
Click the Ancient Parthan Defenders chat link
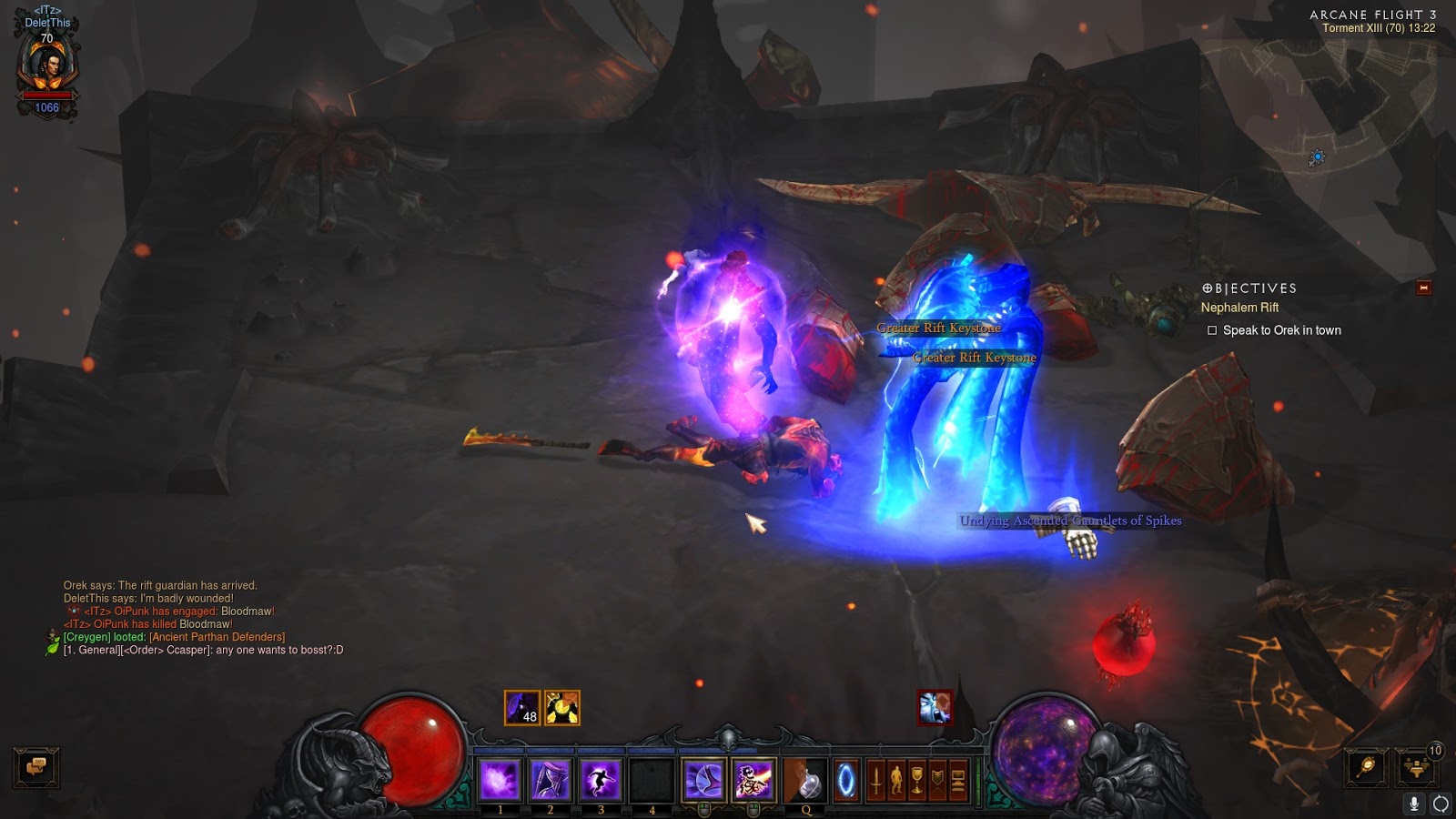click(x=218, y=639)
